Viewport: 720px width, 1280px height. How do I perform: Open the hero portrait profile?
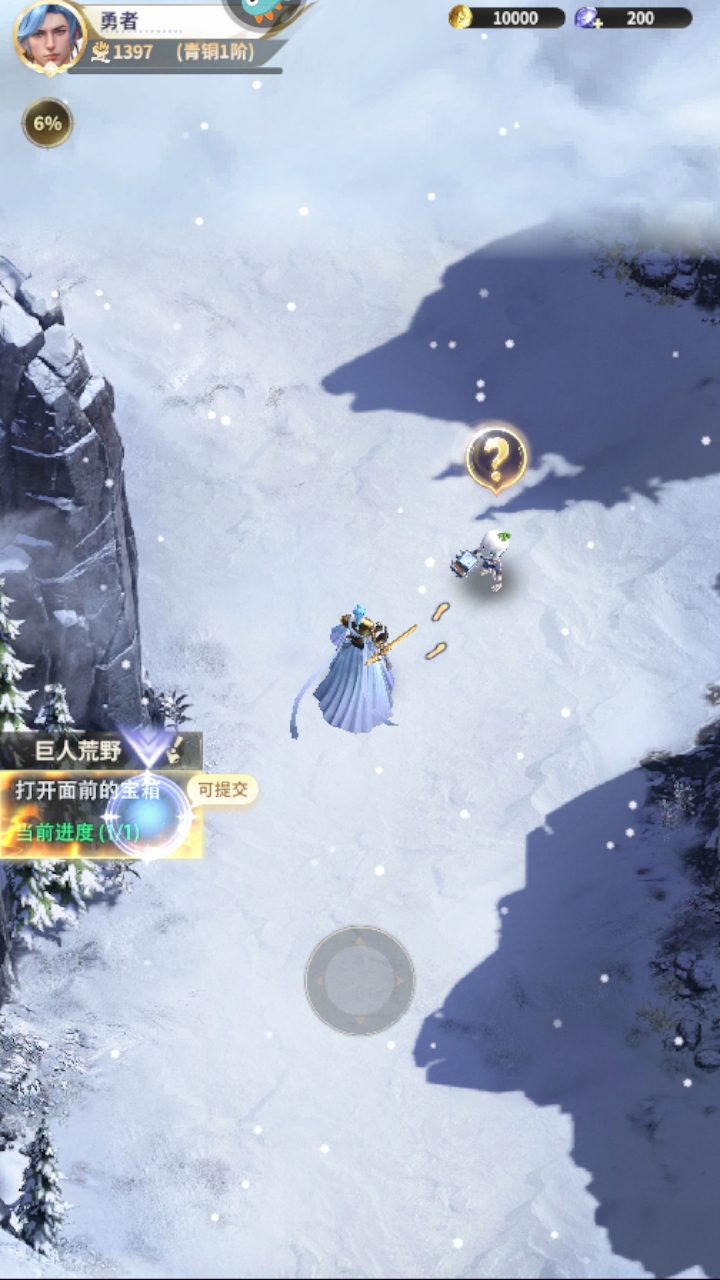[48, 35]
